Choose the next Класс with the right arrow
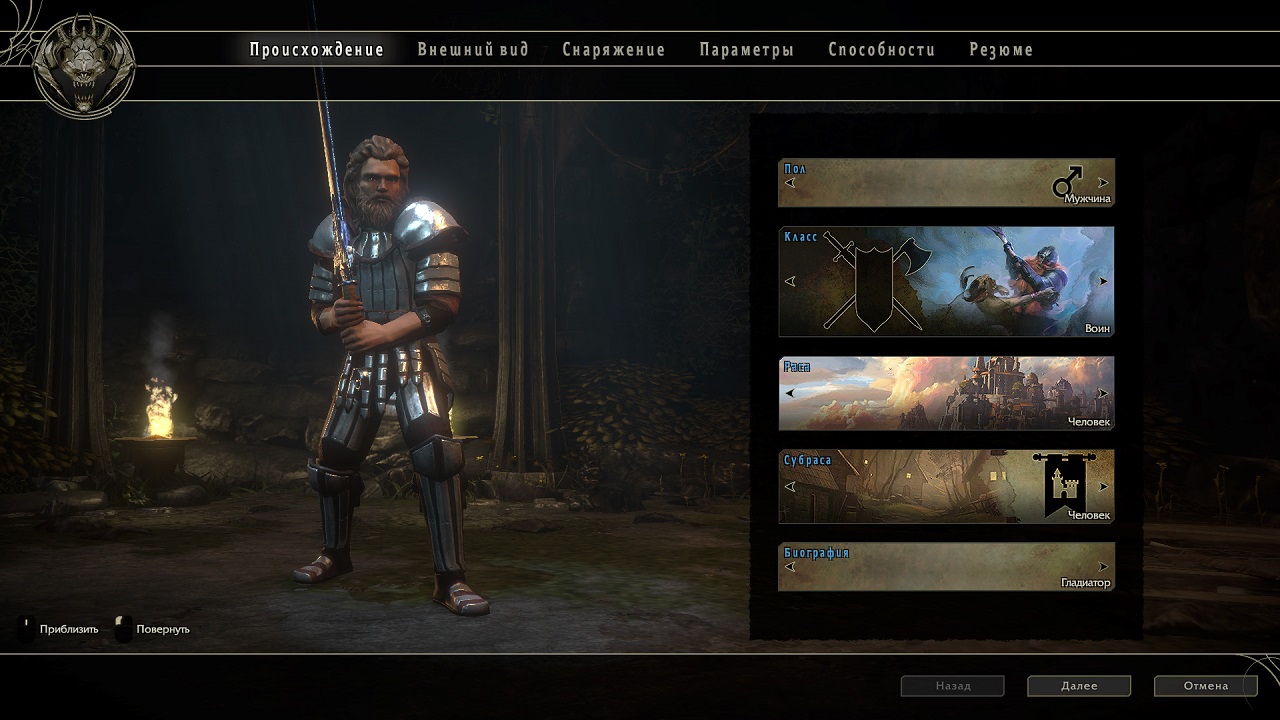The width and height of the screenshot is (1280, 720). point(1103,282)
